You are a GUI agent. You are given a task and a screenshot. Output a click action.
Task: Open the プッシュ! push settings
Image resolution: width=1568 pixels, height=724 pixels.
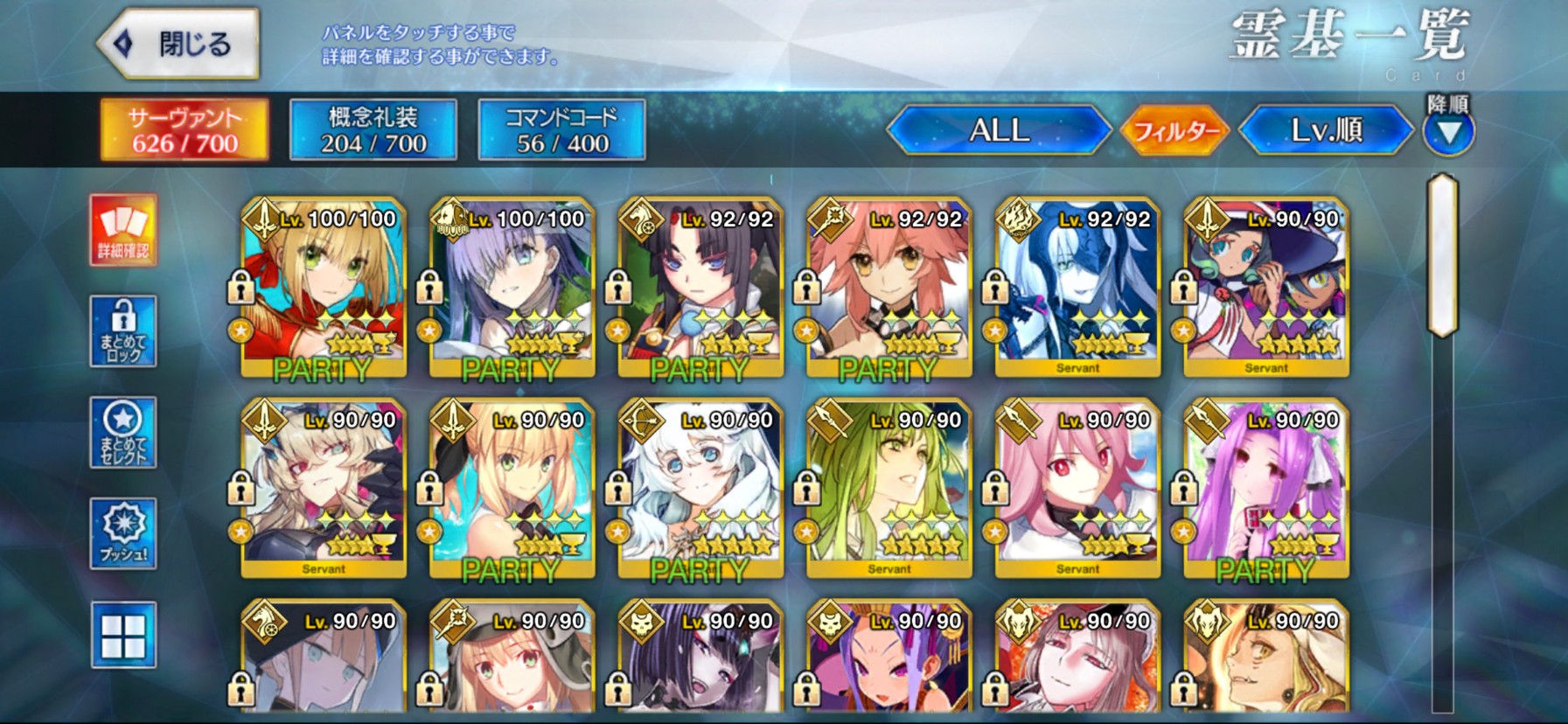123,533
